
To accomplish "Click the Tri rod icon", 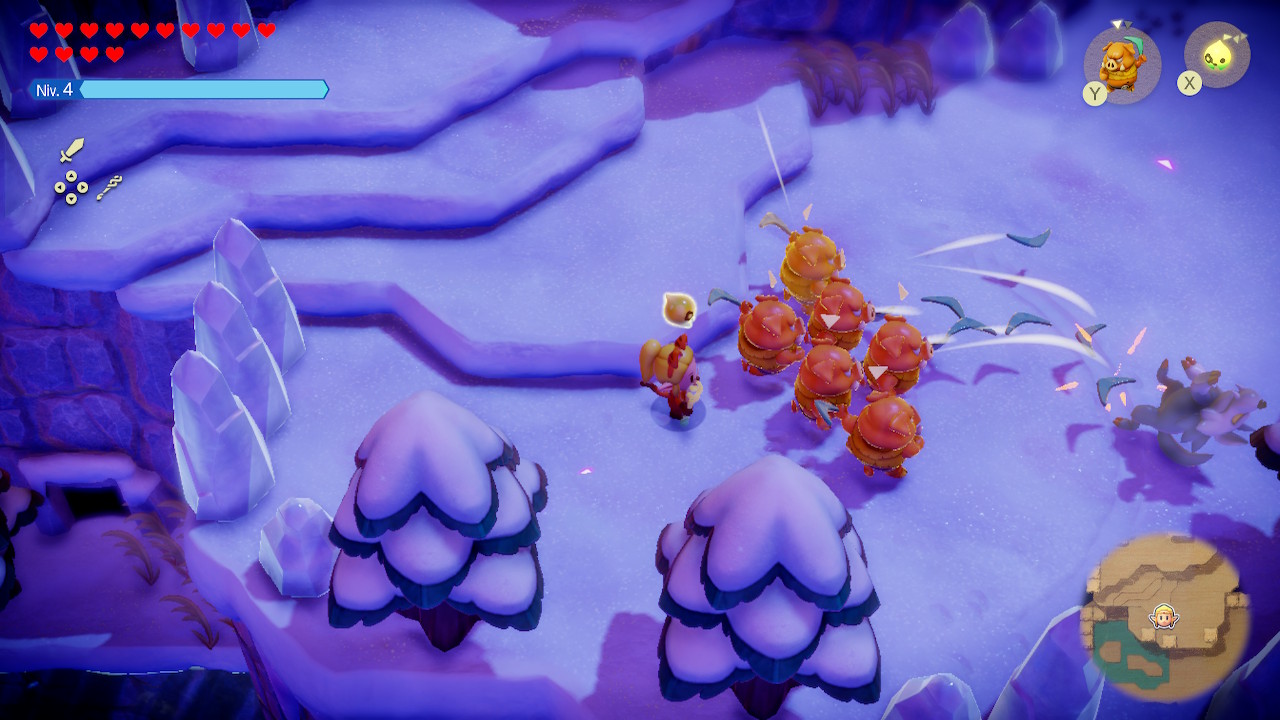I will pyautogui.click(x=109, y=187).
